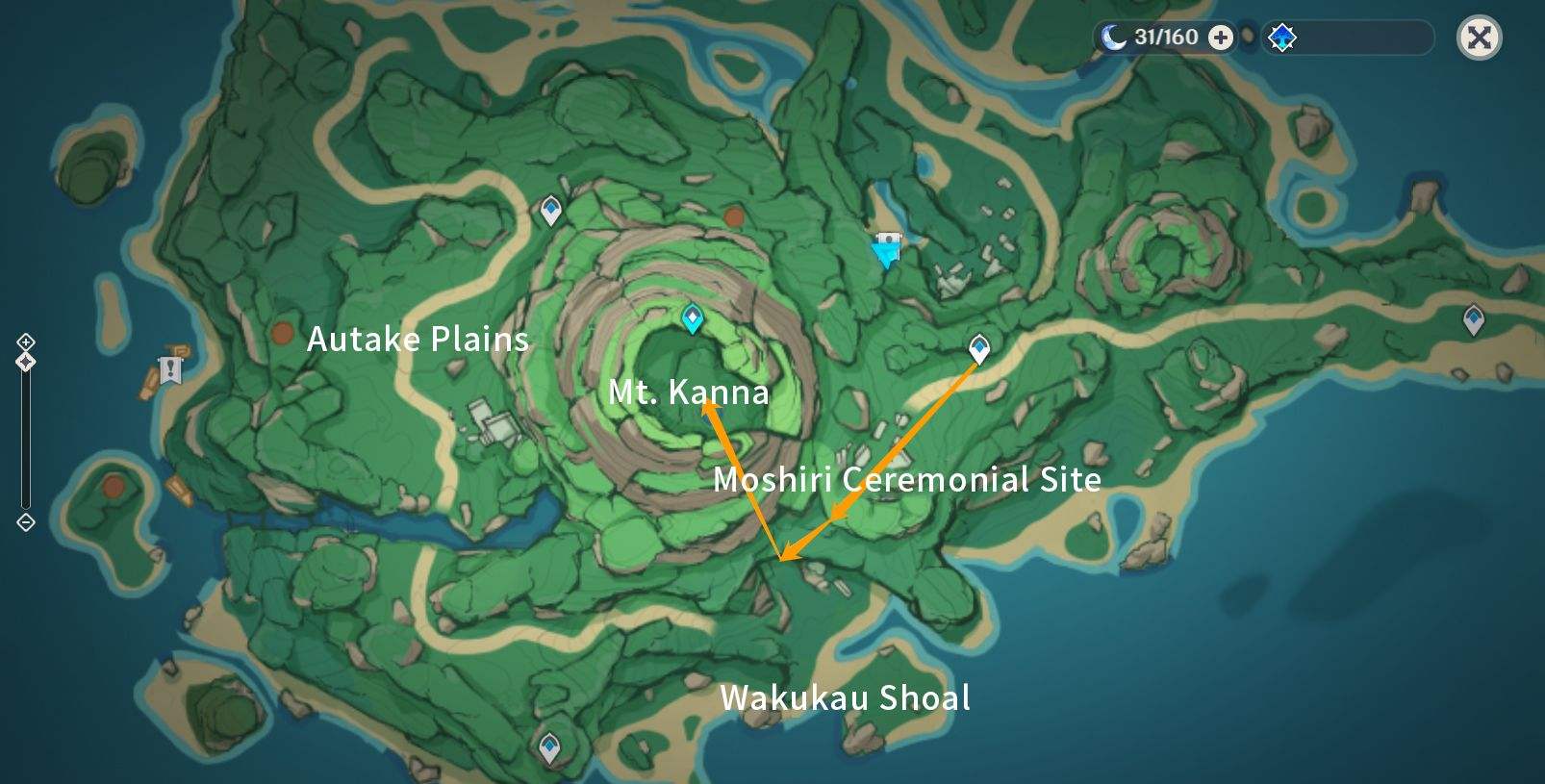Zoom out using the minus below the slider
The height and width of the screenshot is (784, 1545).
pyautogui.click(x=26, y=522)
